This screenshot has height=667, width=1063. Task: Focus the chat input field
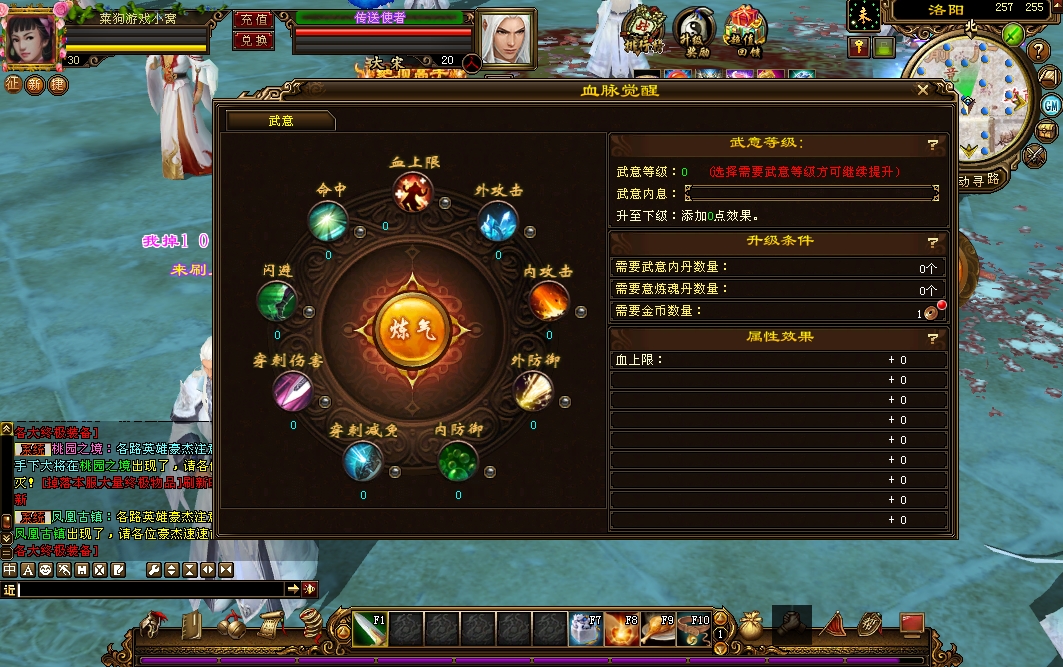[150, 589]
